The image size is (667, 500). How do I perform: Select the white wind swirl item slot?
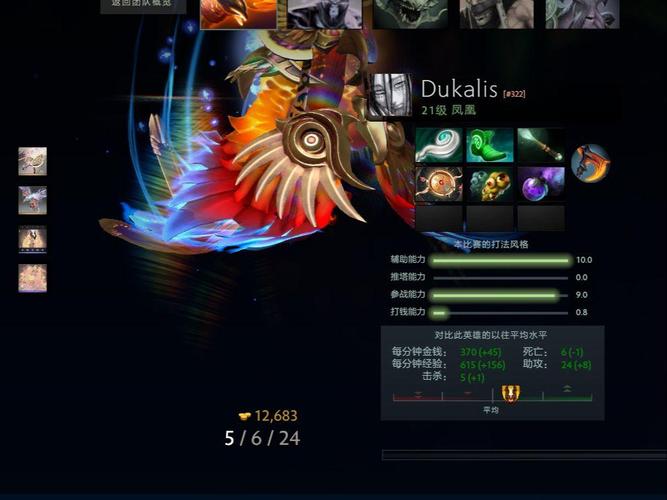pyautogui.click(x=439, y=145)
